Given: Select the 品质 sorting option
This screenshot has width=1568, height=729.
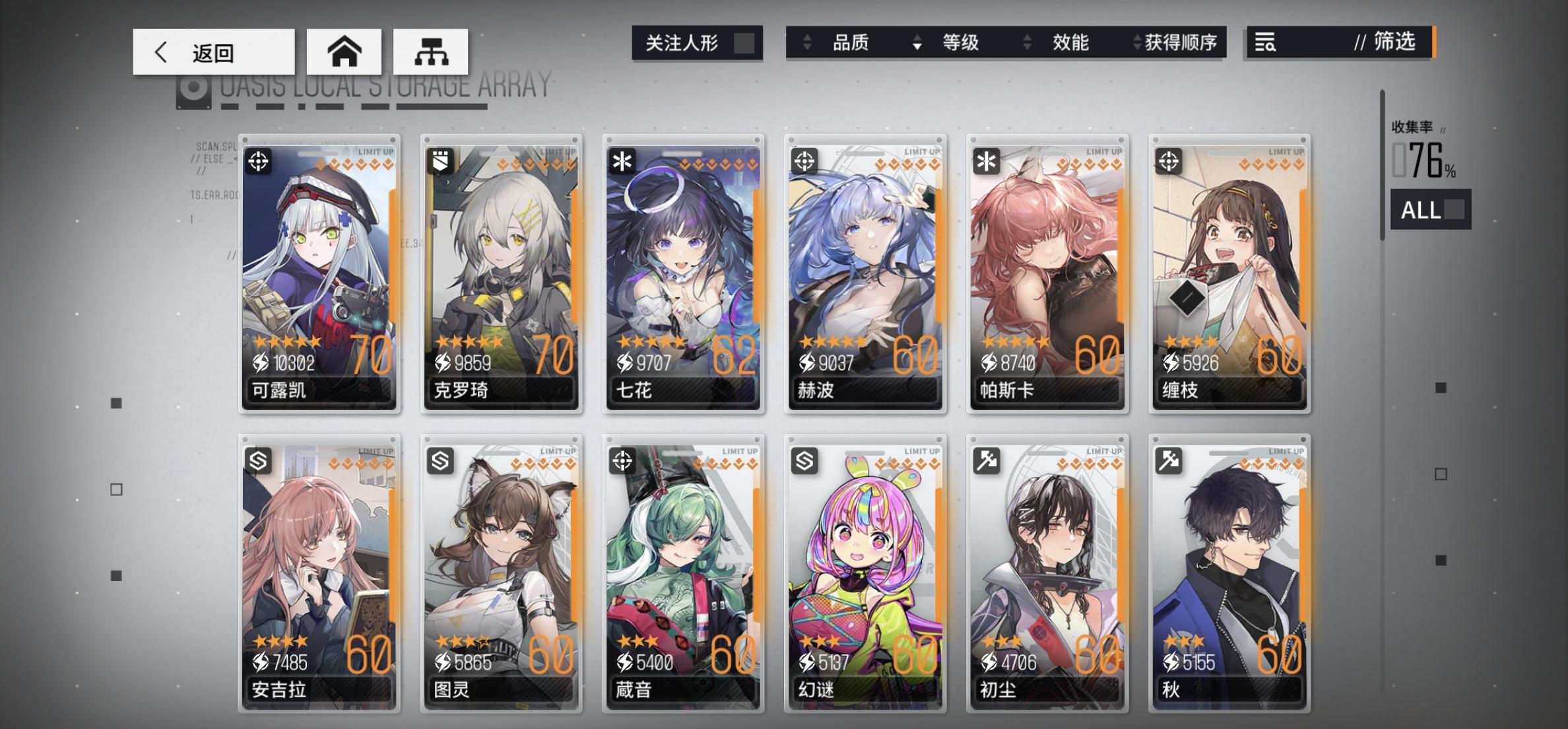Looking at the screenshot, I should click(851, 42).
